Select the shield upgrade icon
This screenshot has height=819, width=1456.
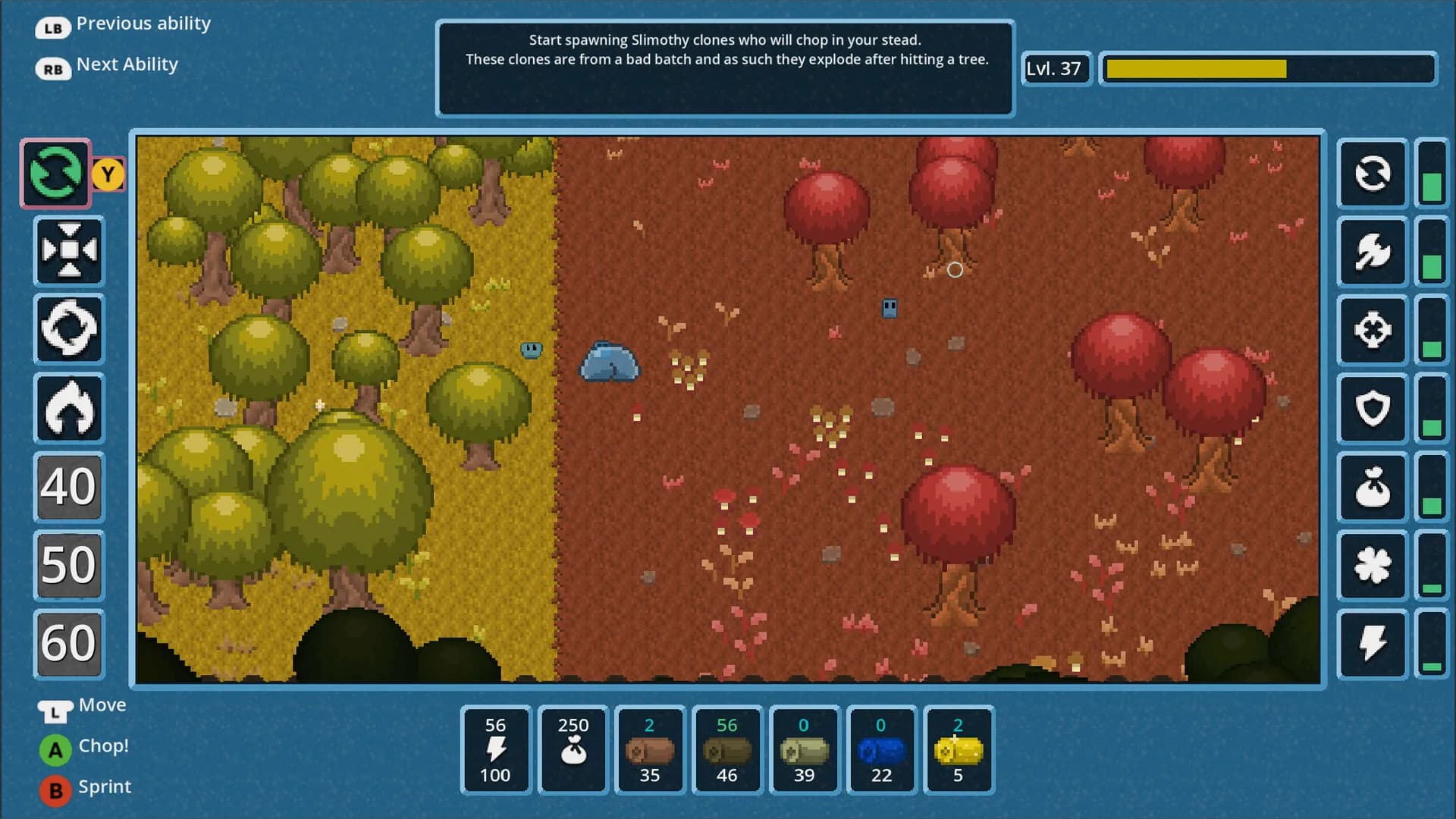tap(1373, 409)
